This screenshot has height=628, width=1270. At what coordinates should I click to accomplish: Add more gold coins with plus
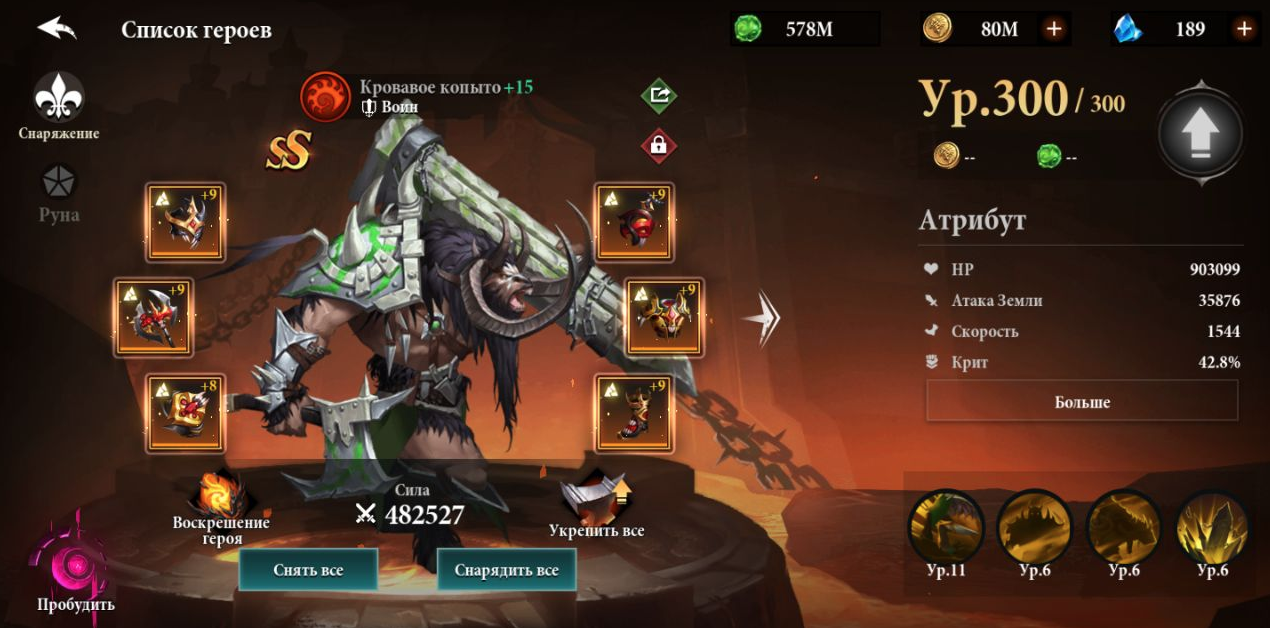pos(1053,29)
